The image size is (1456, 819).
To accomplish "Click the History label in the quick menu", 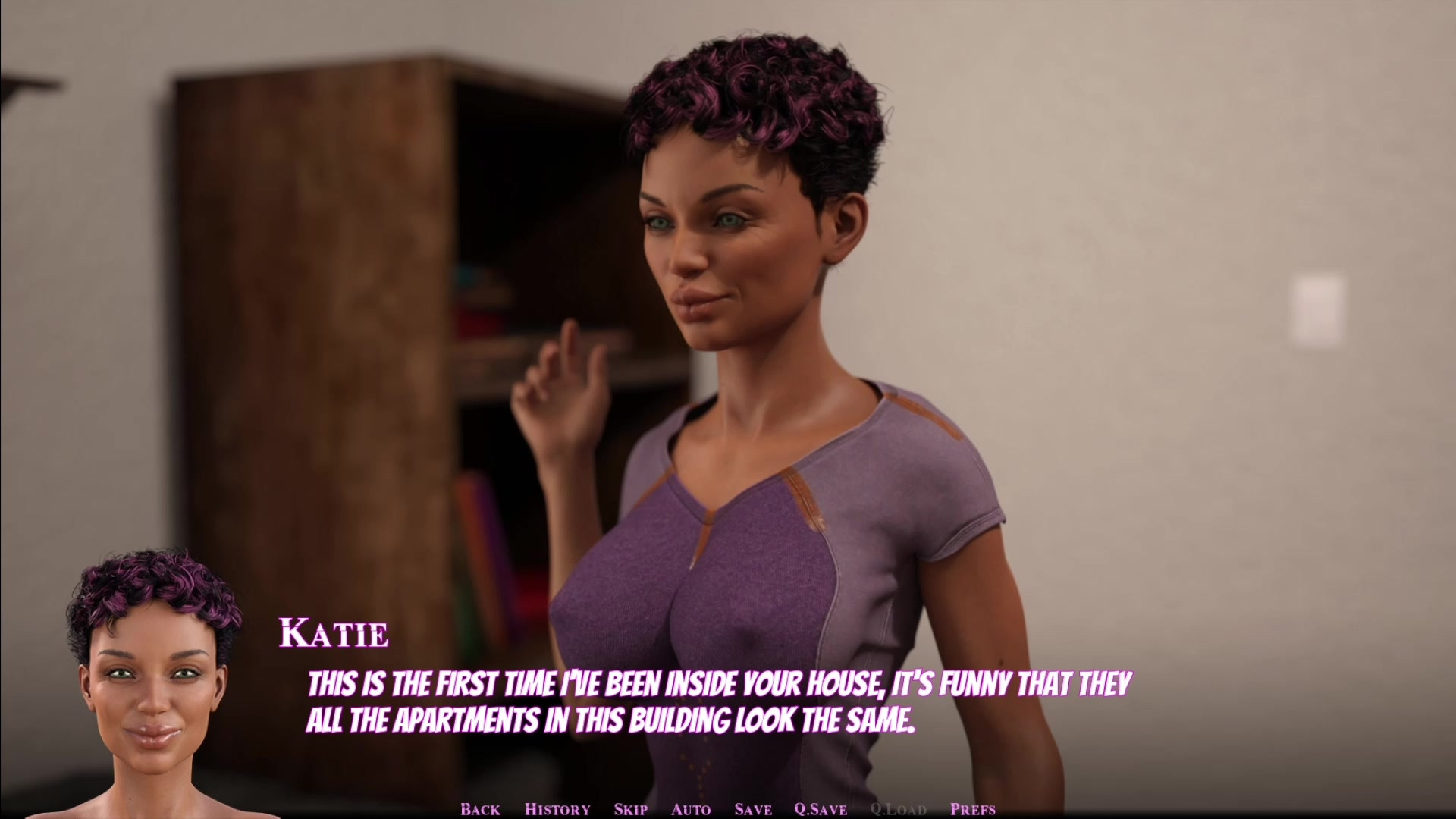I will 557,808.
